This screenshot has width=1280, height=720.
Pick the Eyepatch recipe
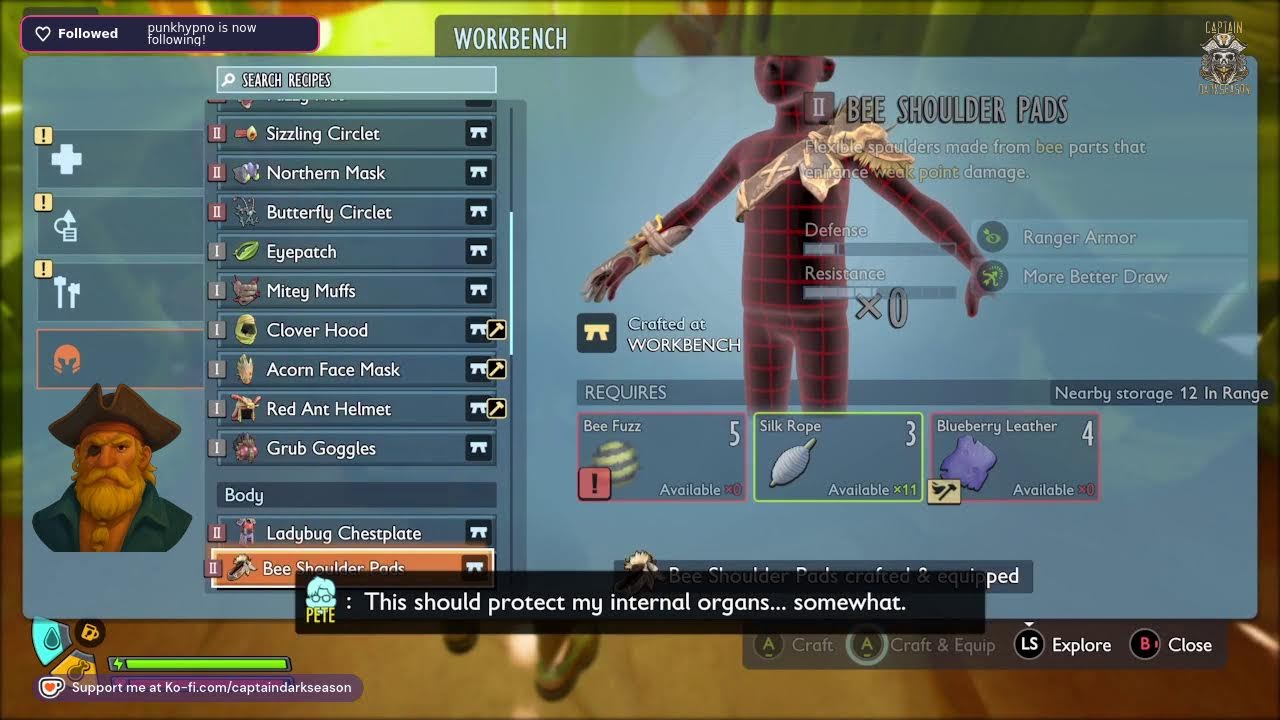(x=352, y=252)
